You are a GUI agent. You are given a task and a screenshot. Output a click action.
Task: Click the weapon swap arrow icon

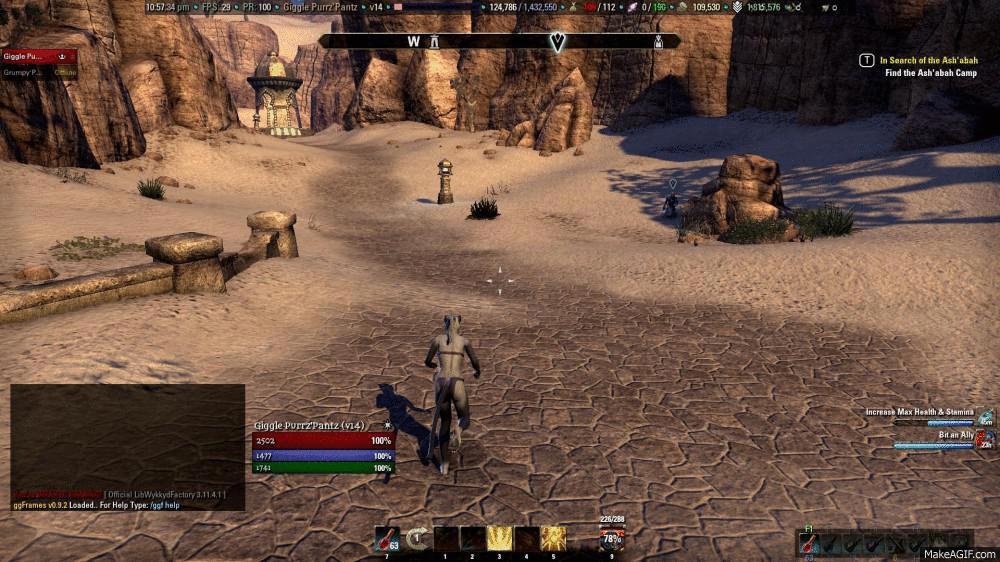417,538
